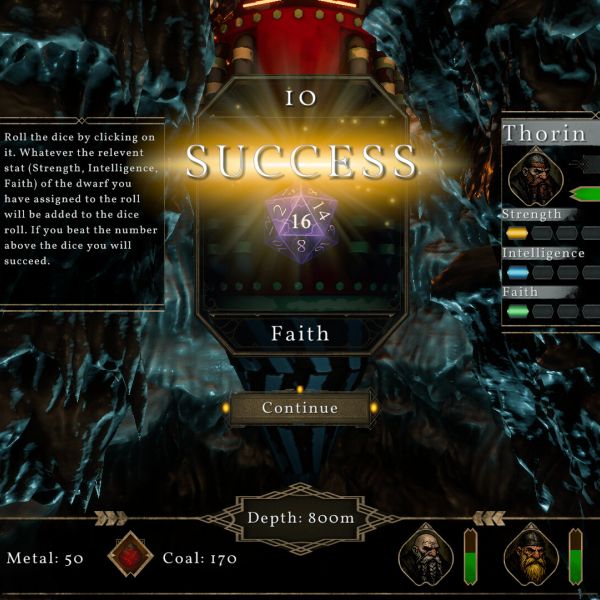Choose the yellow-bearded helmeted dwarf portrait
Image resolution: width=600 pixels, height=600 pixels.
tap(531, 556)
